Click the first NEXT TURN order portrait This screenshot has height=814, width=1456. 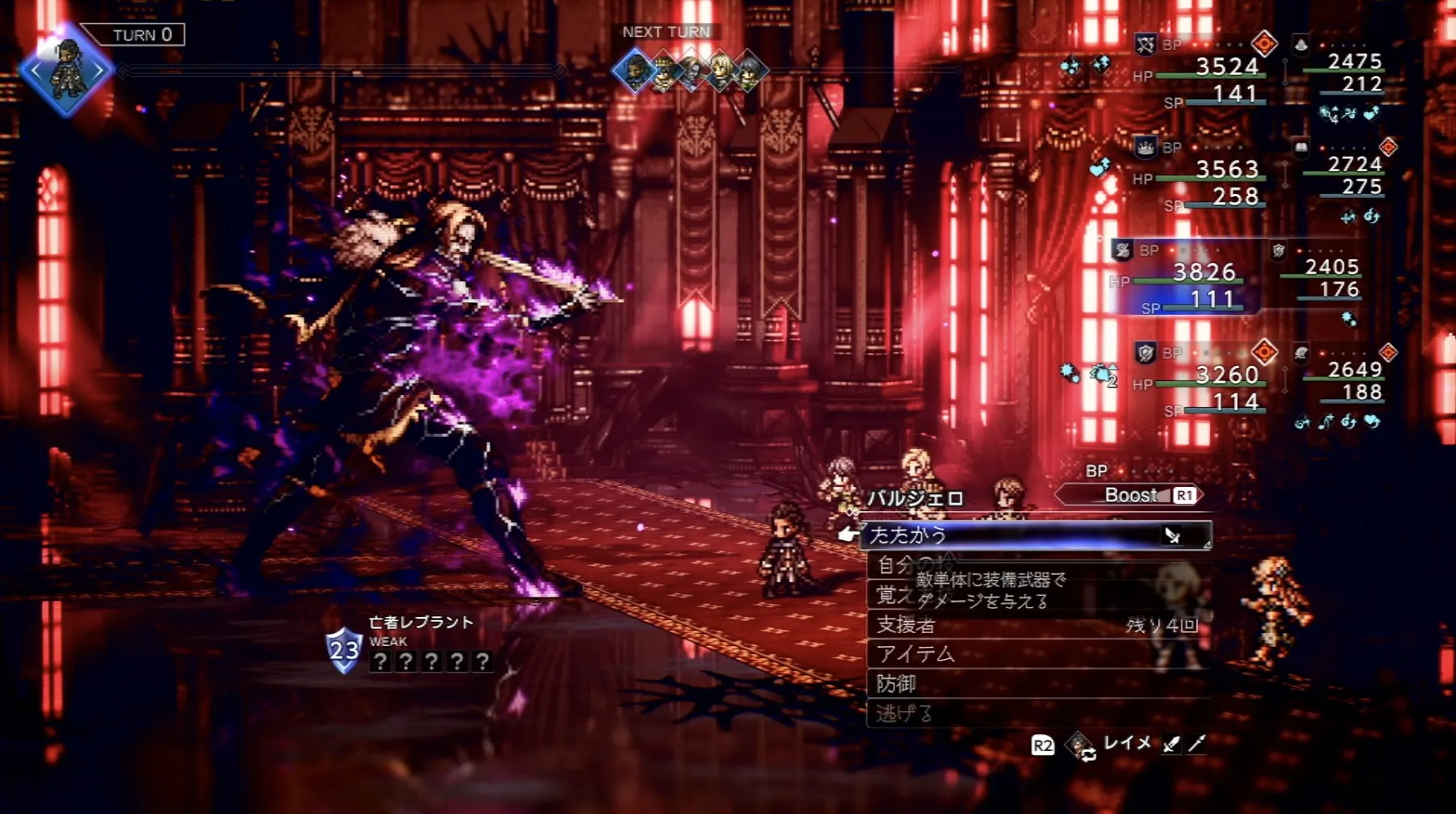tap(634, 71)
